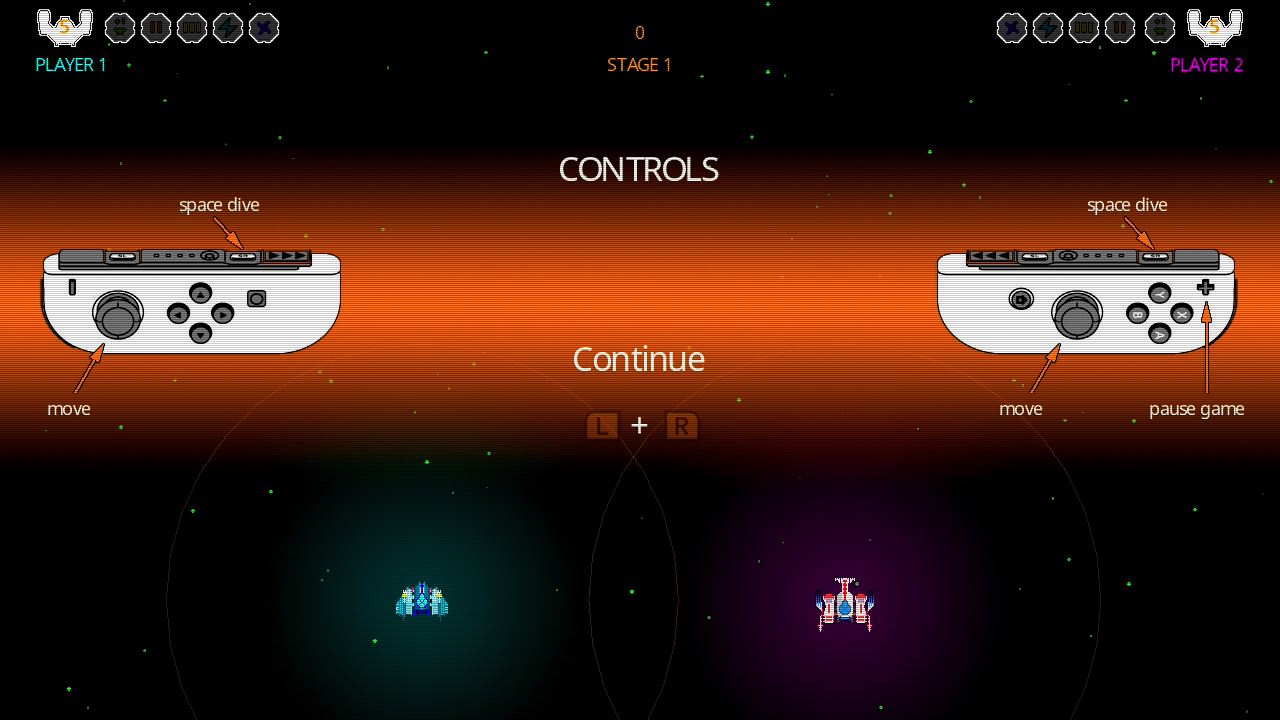This screenshot has width=1280, height=720.
Task: Select the lightning speed power-up icon on the left
Action: point(228,28)
